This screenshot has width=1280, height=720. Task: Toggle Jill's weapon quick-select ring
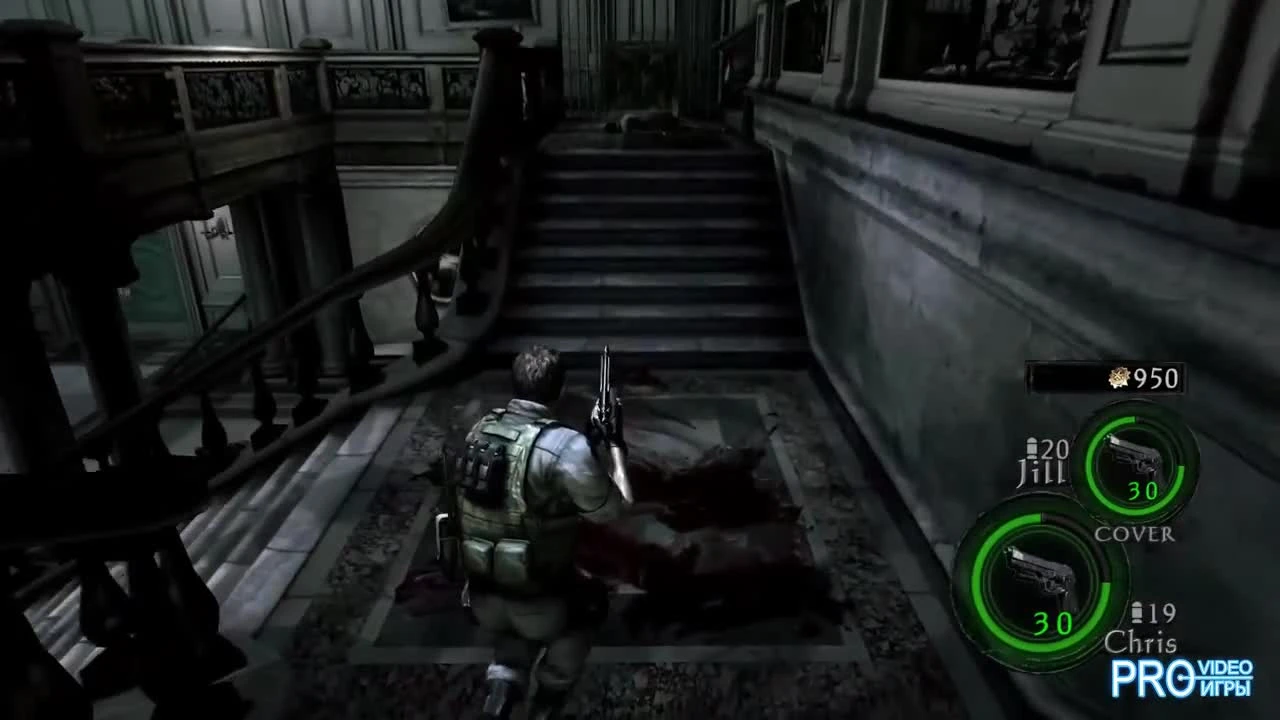pos(1138,465)
